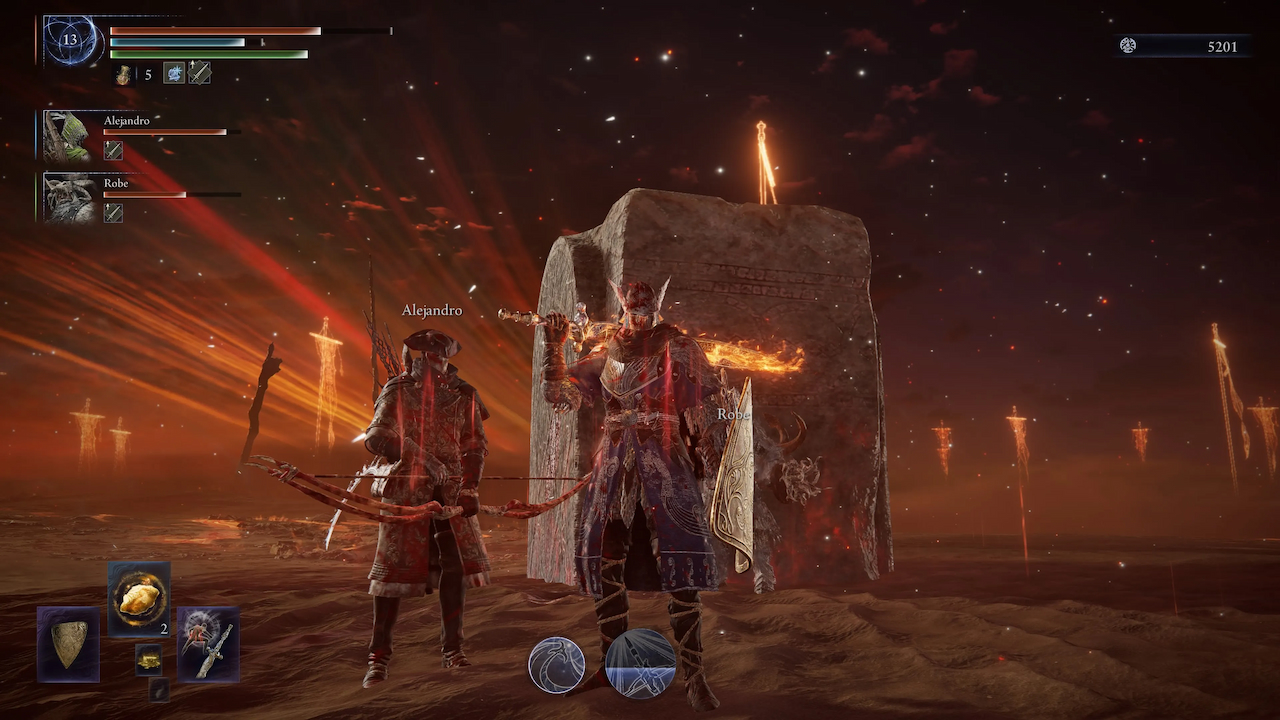Select Alejandro's party portrait
This screenshot has height=720, width=1280.
(69, 136)
